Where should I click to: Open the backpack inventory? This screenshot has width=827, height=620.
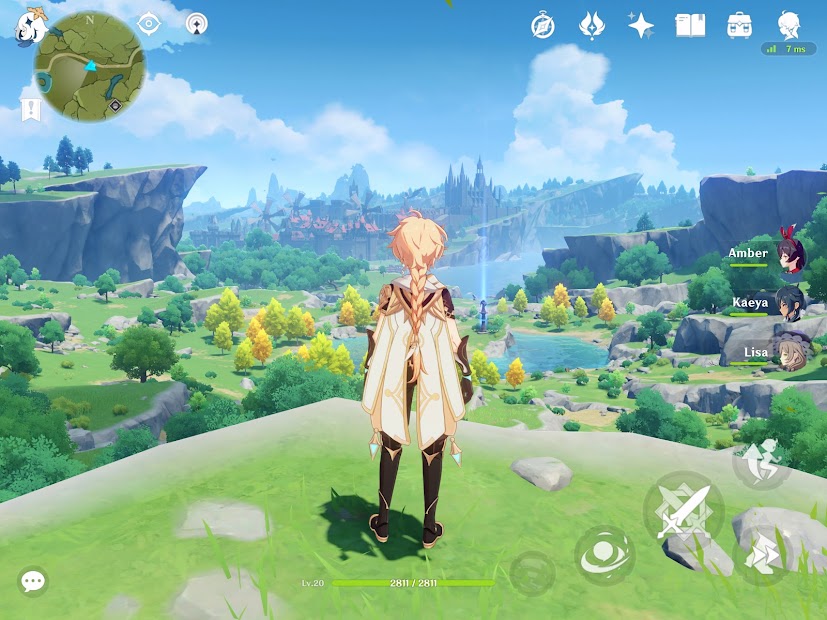(x=740, y=25)
